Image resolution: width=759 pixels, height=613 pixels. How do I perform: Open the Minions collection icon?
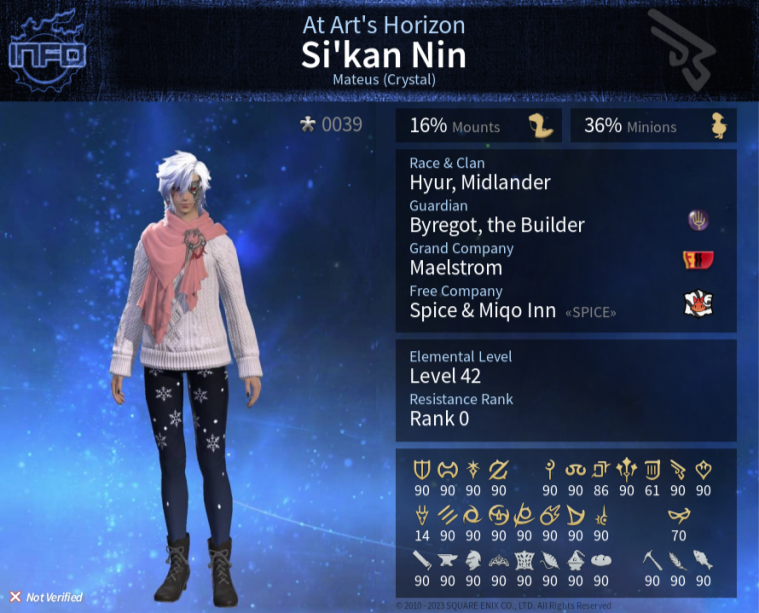coord(719,126)
